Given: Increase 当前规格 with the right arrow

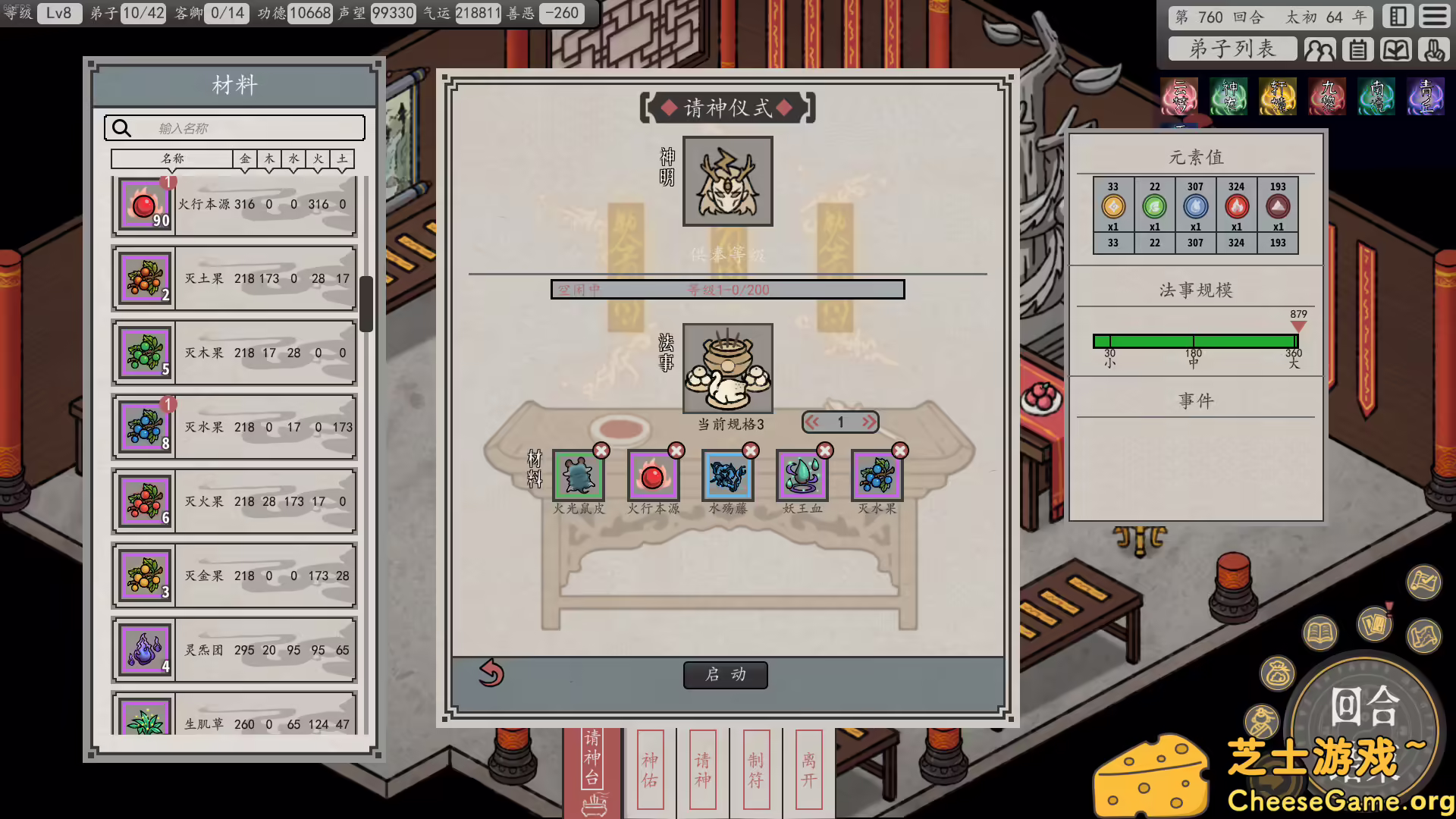Looking at the screenshot, I should [x=868, y=422].
